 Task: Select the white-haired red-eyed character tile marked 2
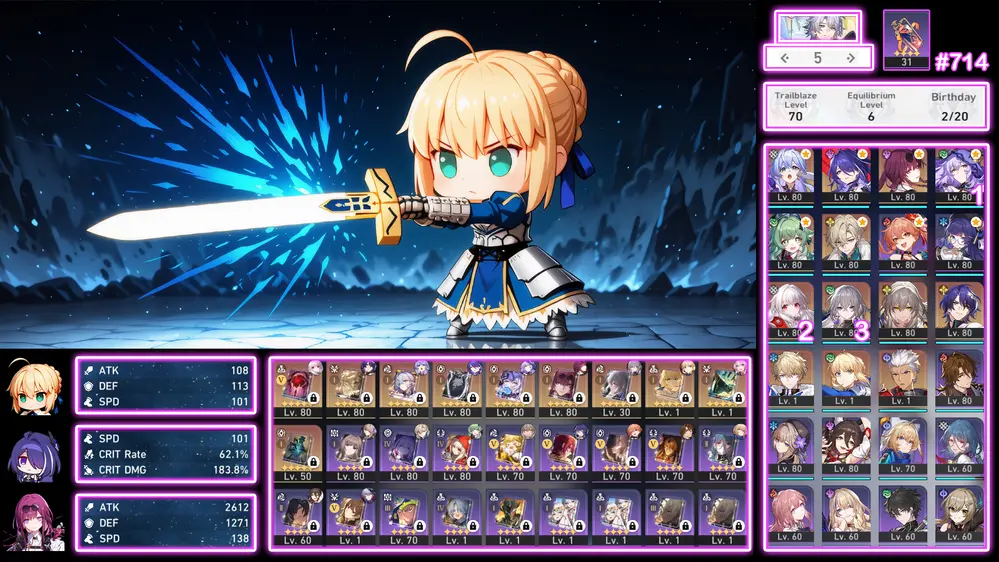(x=792, y=309)
